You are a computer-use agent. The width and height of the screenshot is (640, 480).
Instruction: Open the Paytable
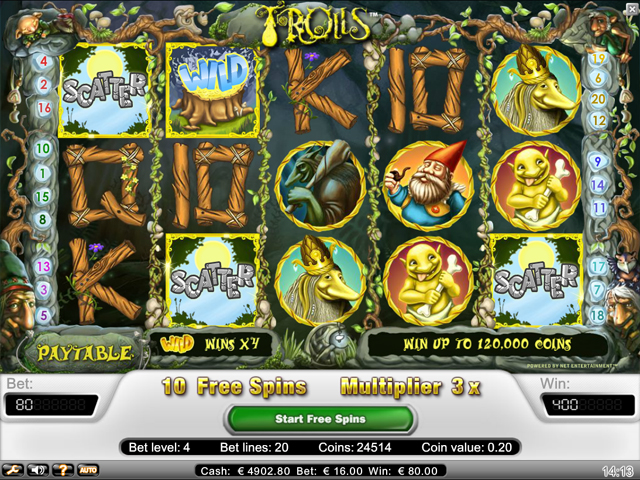click(84, 353)
